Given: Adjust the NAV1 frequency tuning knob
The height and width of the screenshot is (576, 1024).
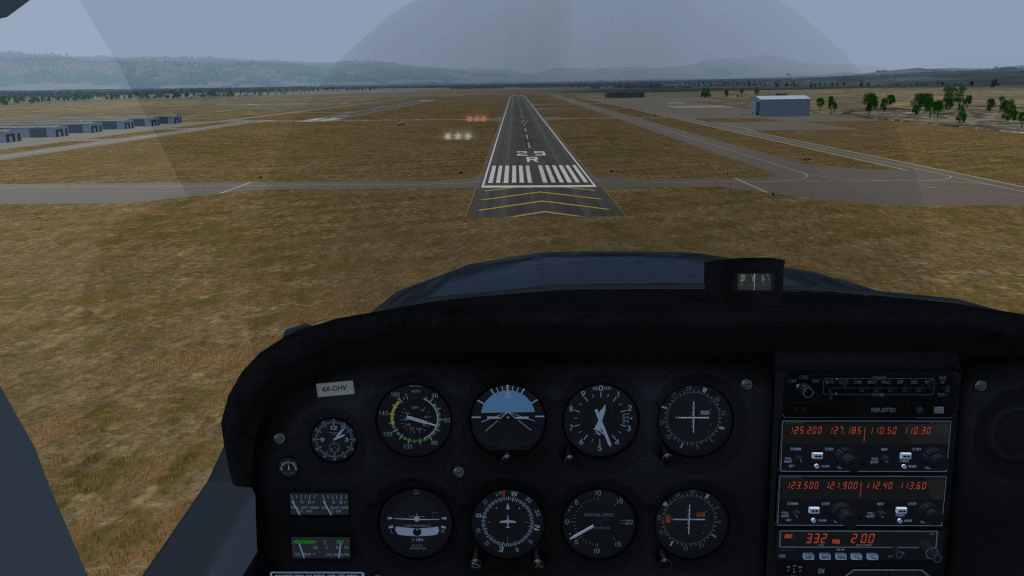Looking at the screenshot, I should click(932, 456).
